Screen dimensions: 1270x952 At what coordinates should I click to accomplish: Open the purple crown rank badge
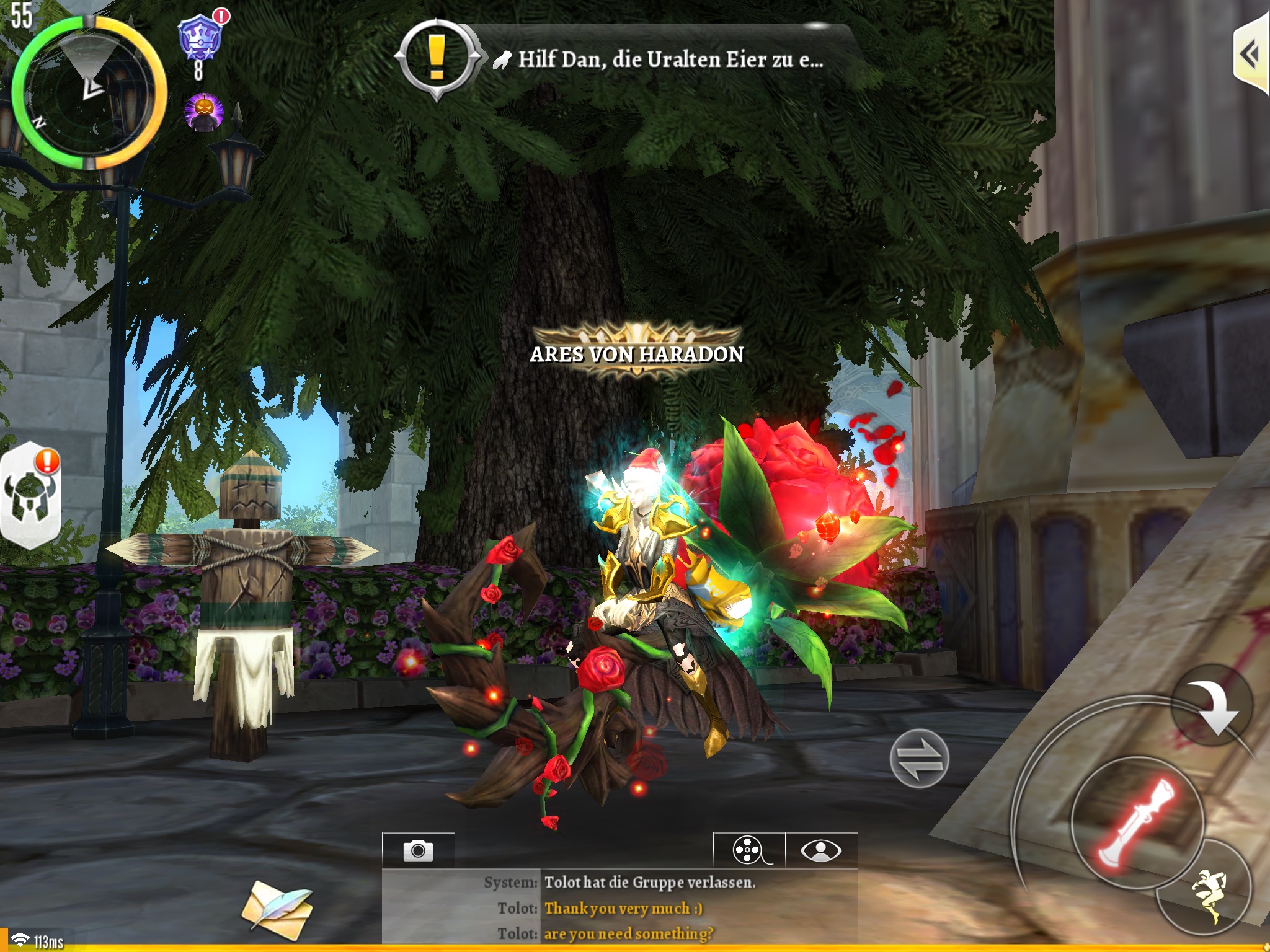pos(200,40)
